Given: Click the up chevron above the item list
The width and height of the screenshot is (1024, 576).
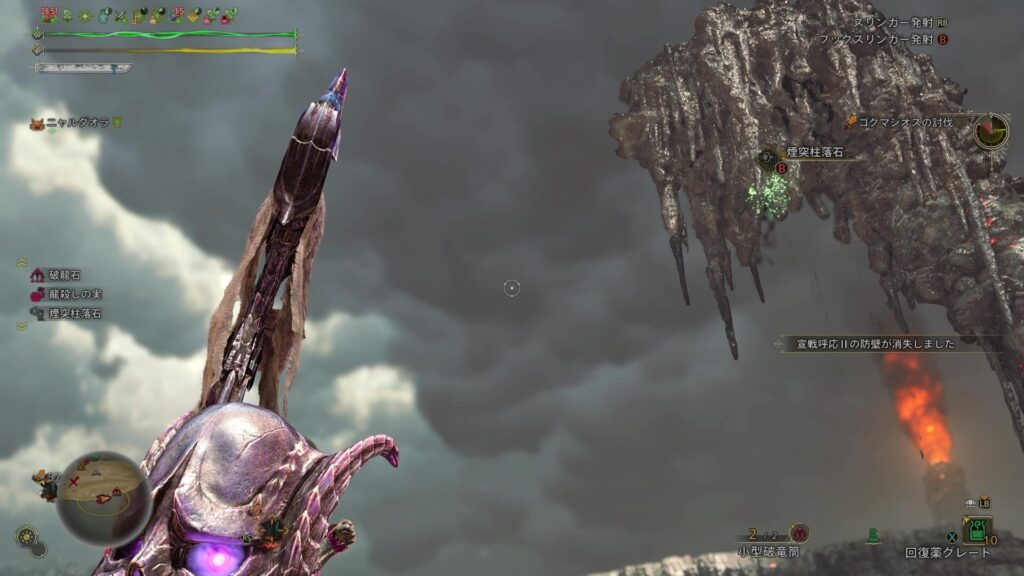Looking at the screenshot, I should (x=21, y=263).
